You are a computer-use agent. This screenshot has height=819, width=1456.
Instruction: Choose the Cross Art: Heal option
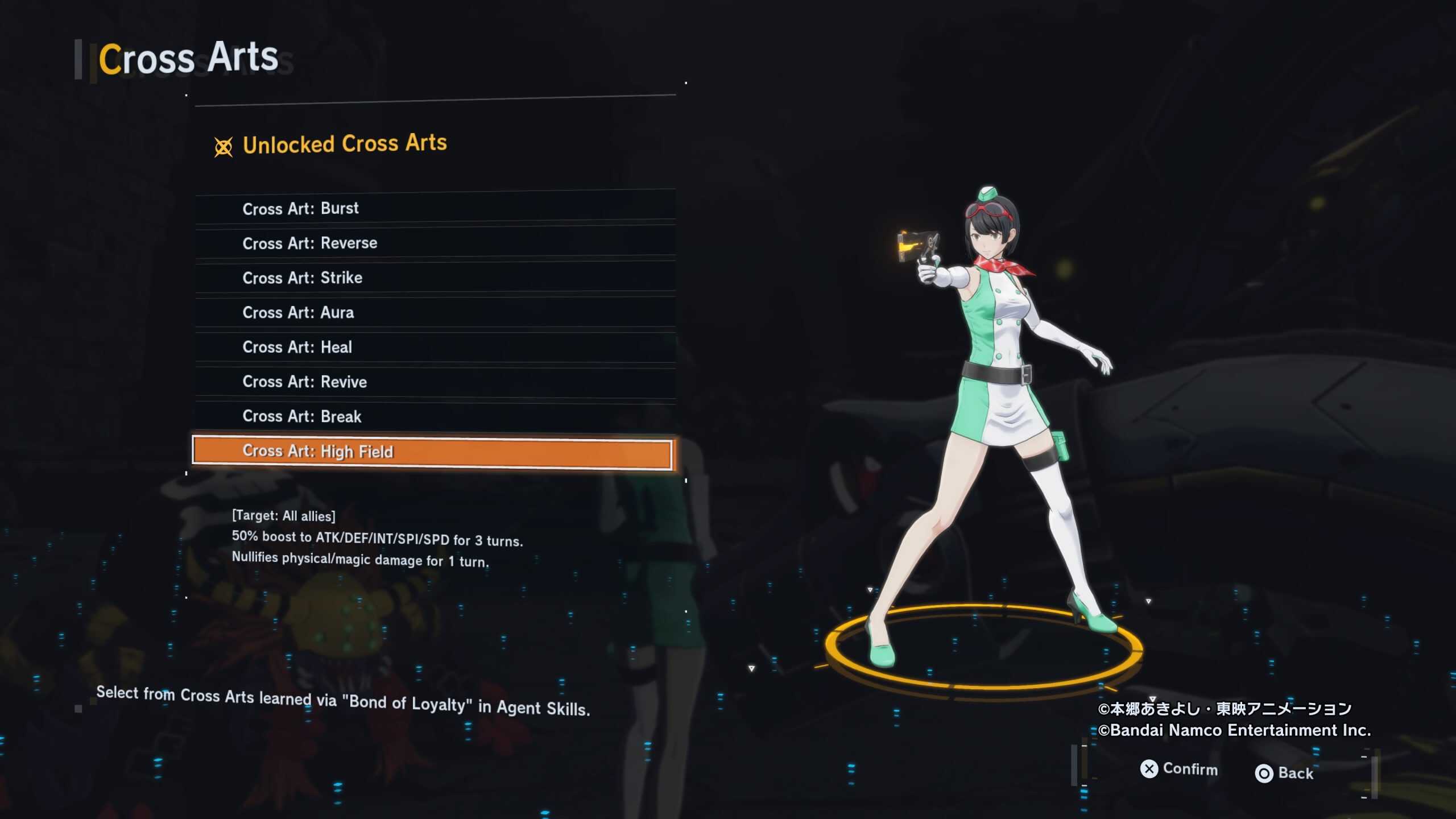[x=435, y=346]
